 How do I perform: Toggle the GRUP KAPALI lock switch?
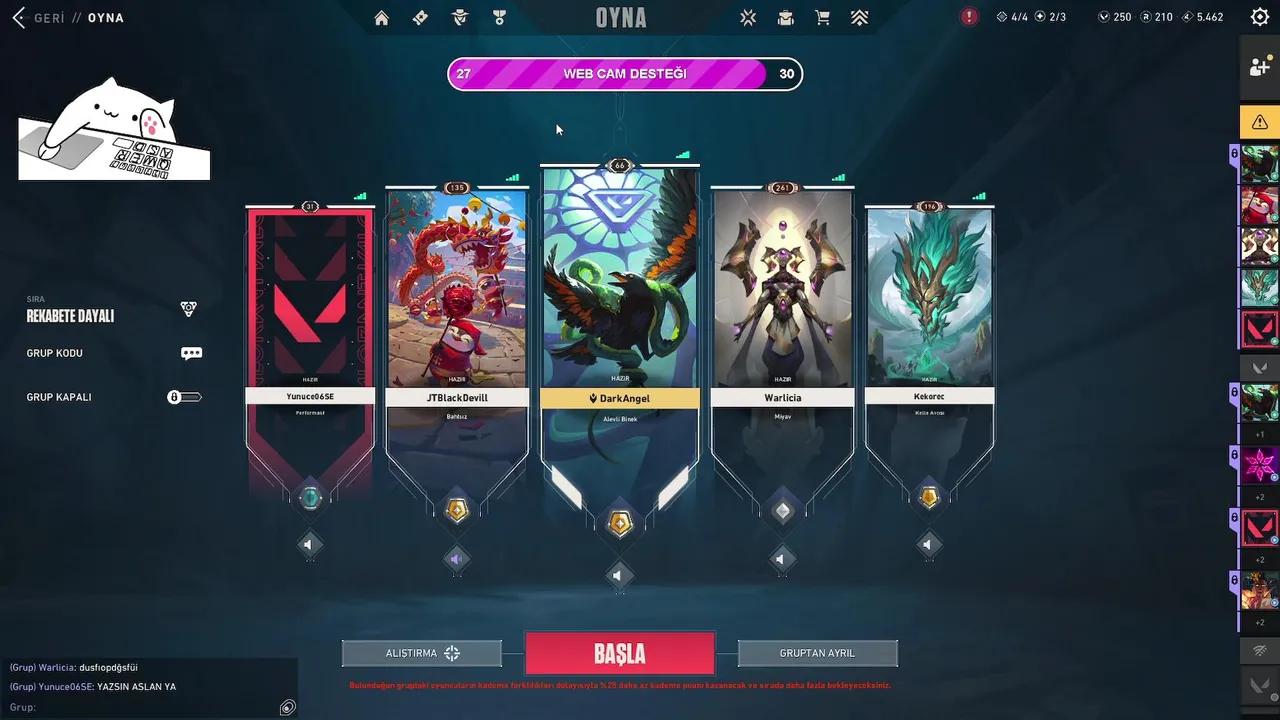(185, 397)
